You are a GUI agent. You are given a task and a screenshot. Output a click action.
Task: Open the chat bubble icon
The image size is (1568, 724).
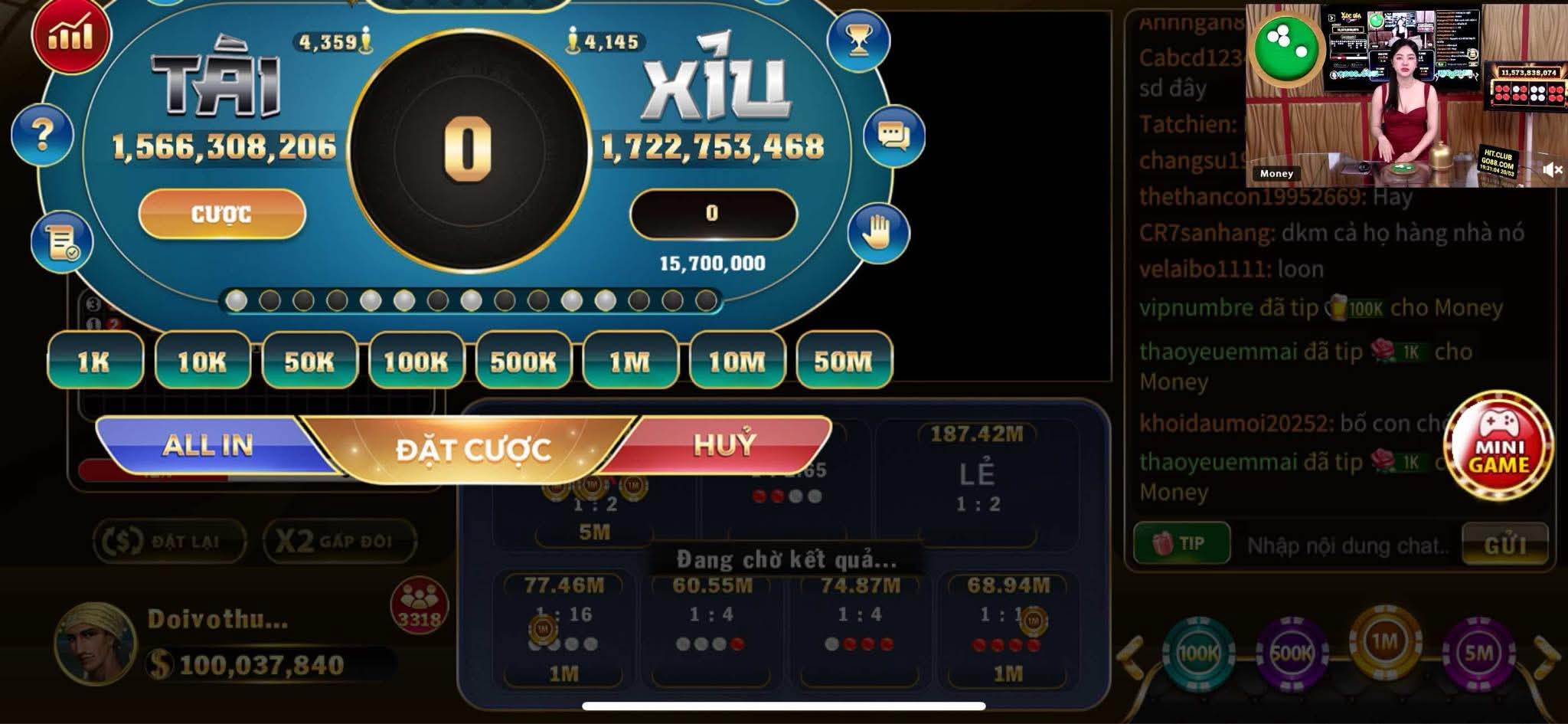point(893,136)
